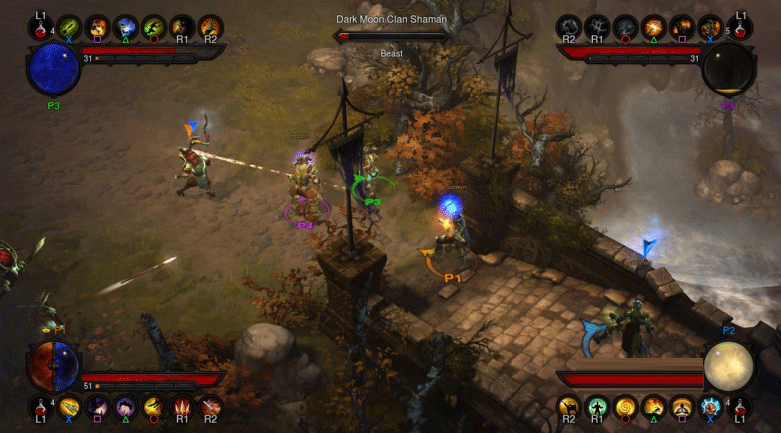
Task: Activate P3's green slash skill icon
Action: pos(69,27)
